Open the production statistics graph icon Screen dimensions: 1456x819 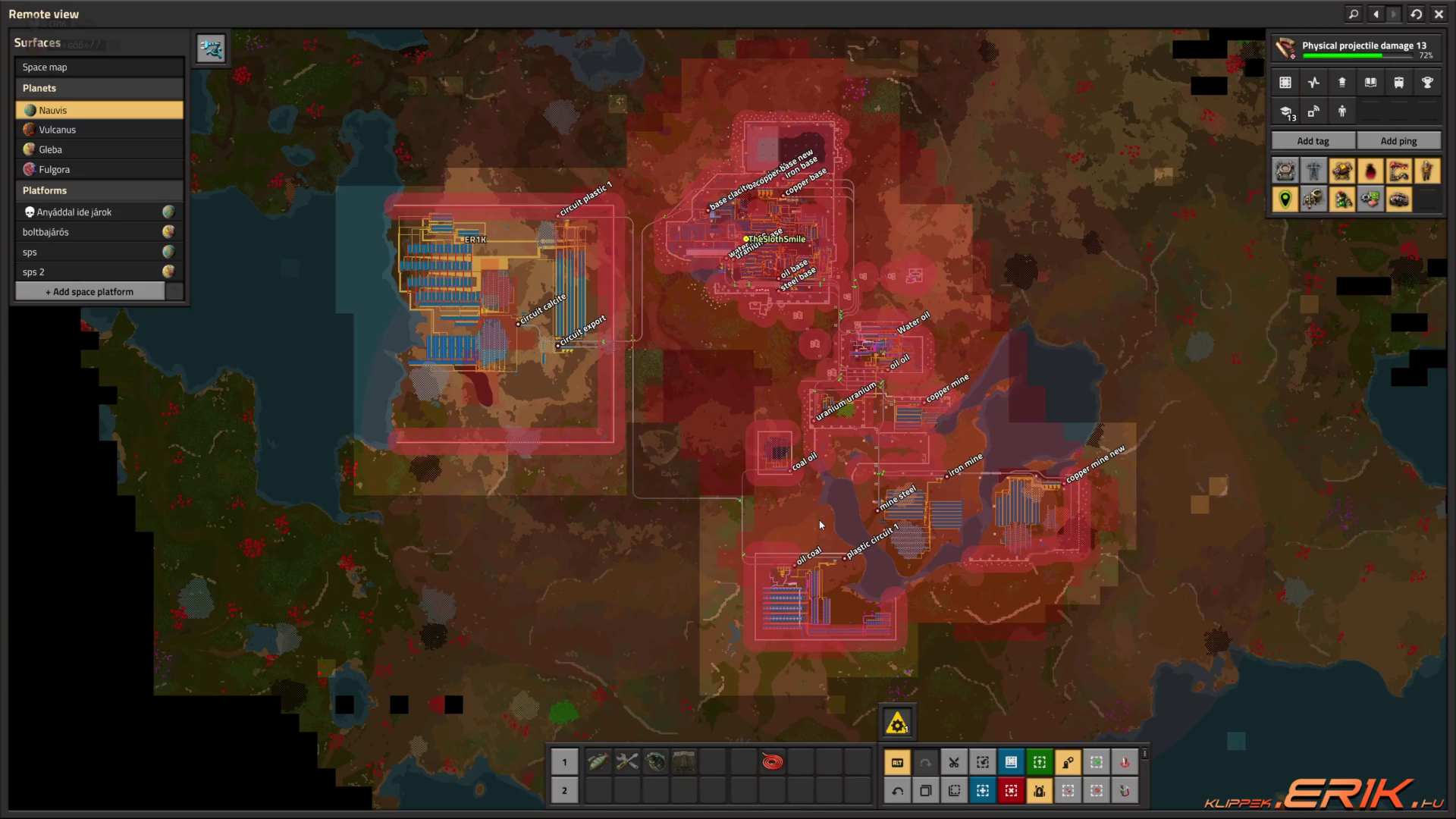(1313, 83)
